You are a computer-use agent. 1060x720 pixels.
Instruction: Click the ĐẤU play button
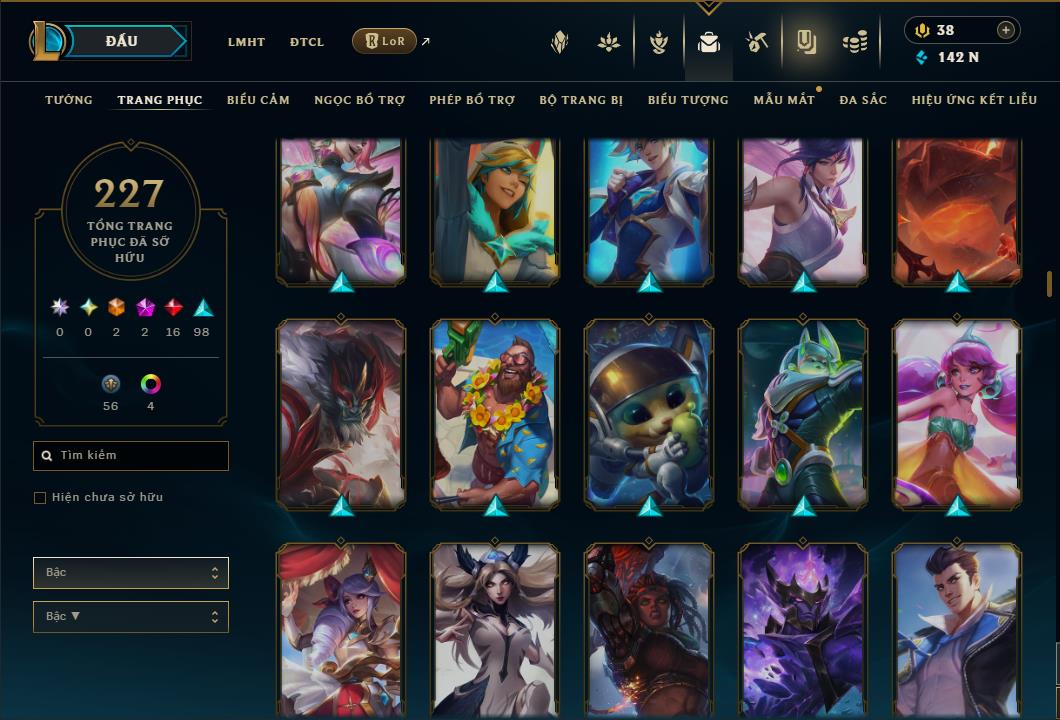[x=122, y=41]
